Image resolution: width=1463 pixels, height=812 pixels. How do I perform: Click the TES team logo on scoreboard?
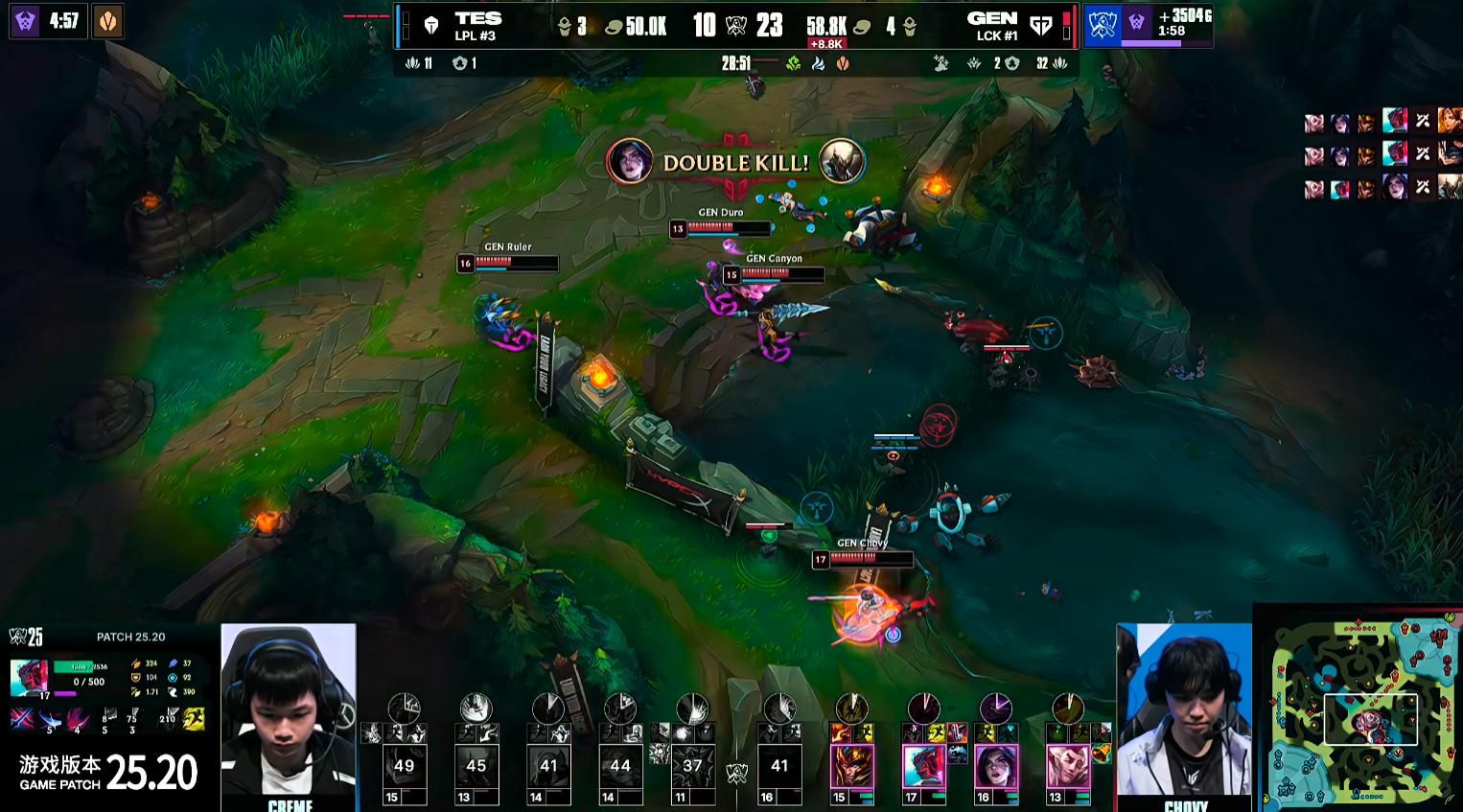click(x=431, y=26)
